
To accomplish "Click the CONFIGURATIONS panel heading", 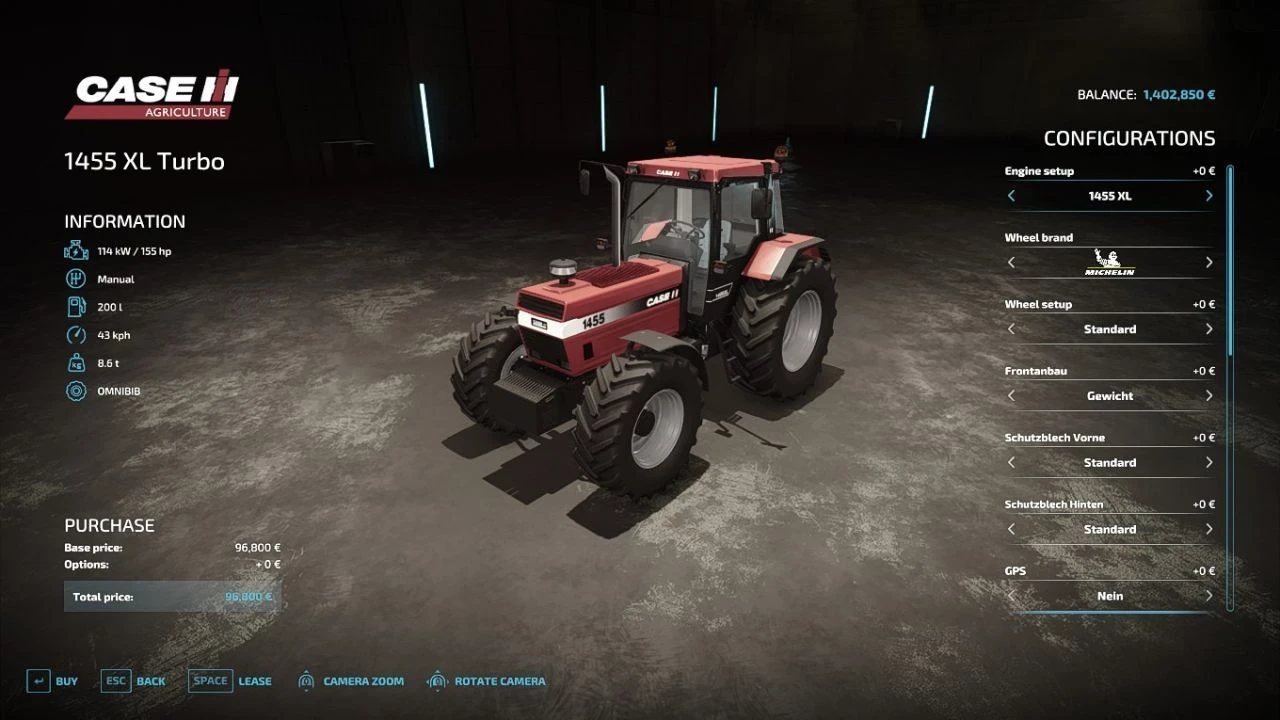I will [x=1128, y=138].
